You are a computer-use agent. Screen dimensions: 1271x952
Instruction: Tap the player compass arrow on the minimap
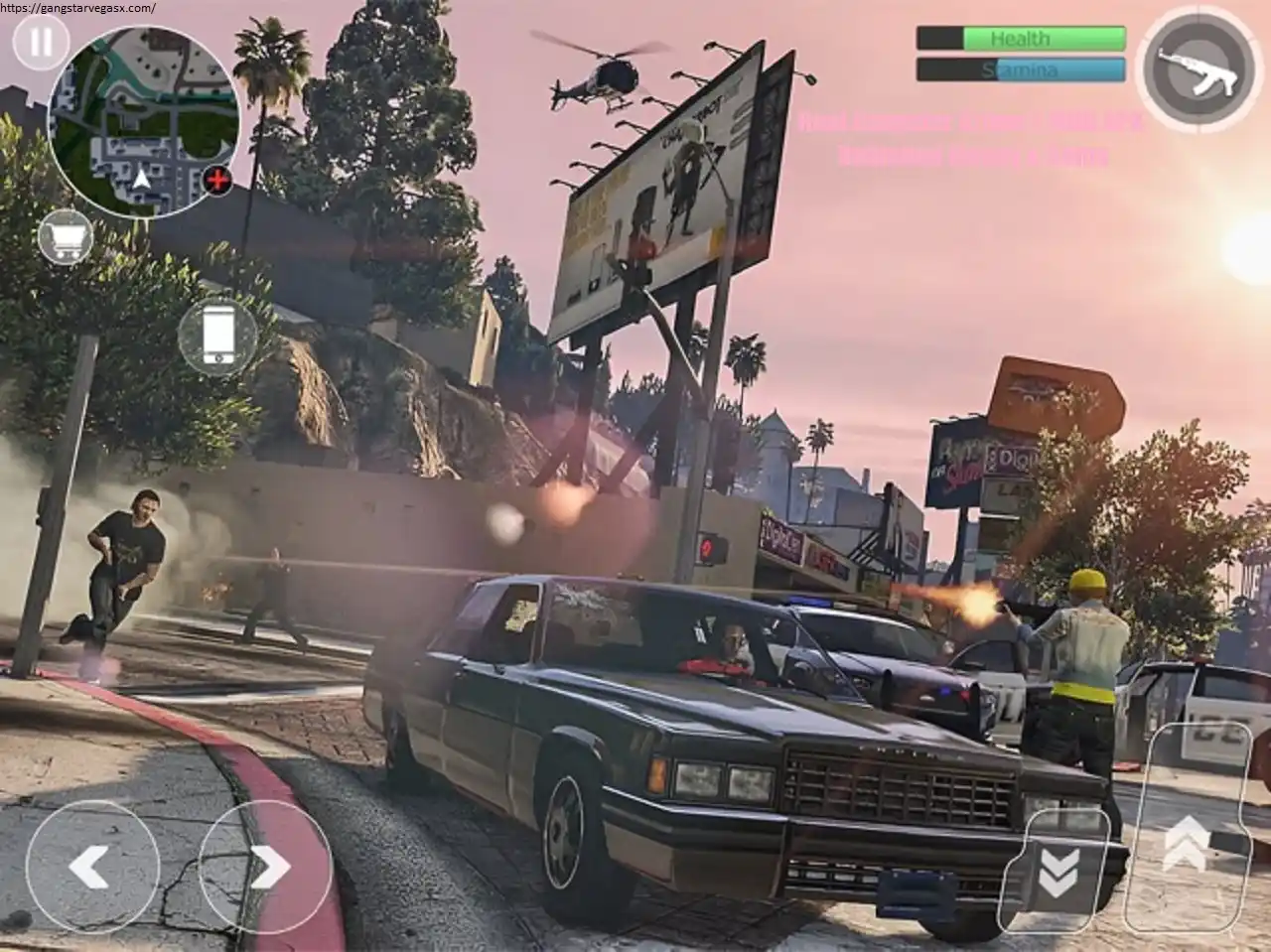click(141, 177)
